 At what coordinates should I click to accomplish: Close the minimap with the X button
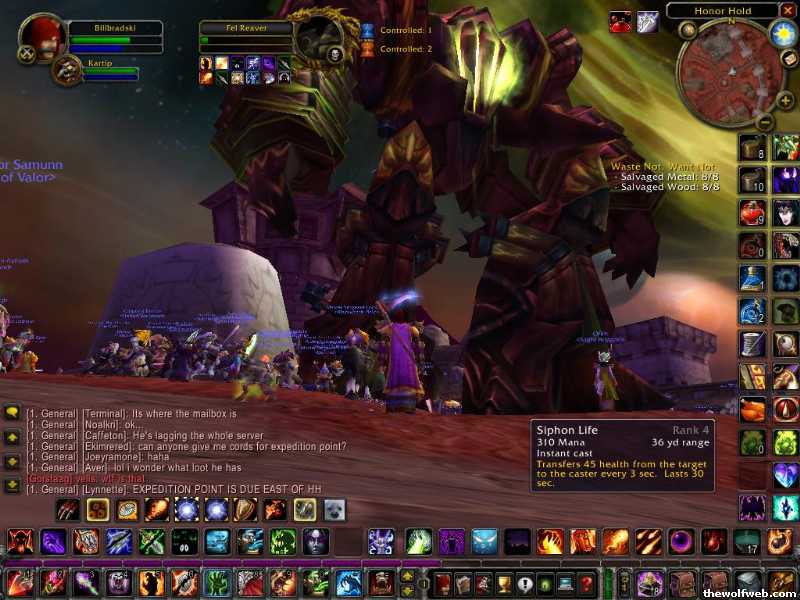(789, 11)
